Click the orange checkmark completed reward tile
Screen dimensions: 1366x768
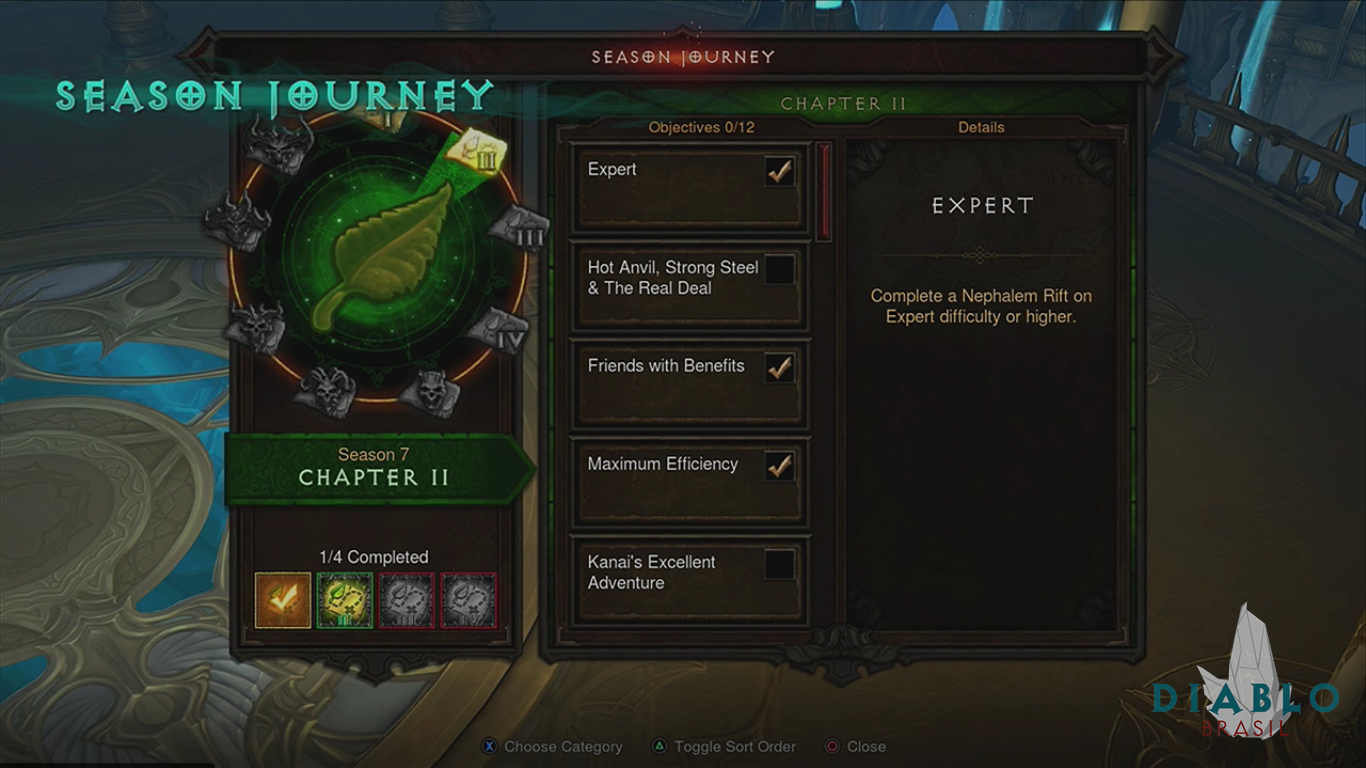click(283, 600)
